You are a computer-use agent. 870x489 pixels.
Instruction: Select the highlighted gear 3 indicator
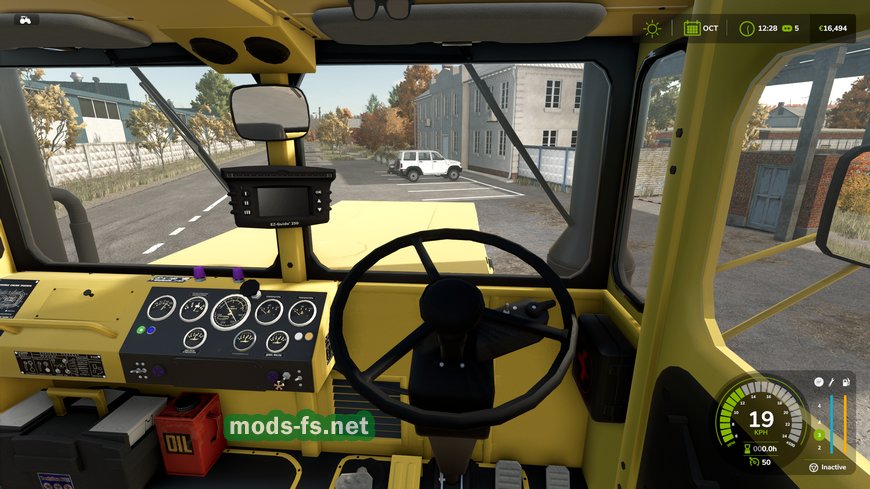817,435
